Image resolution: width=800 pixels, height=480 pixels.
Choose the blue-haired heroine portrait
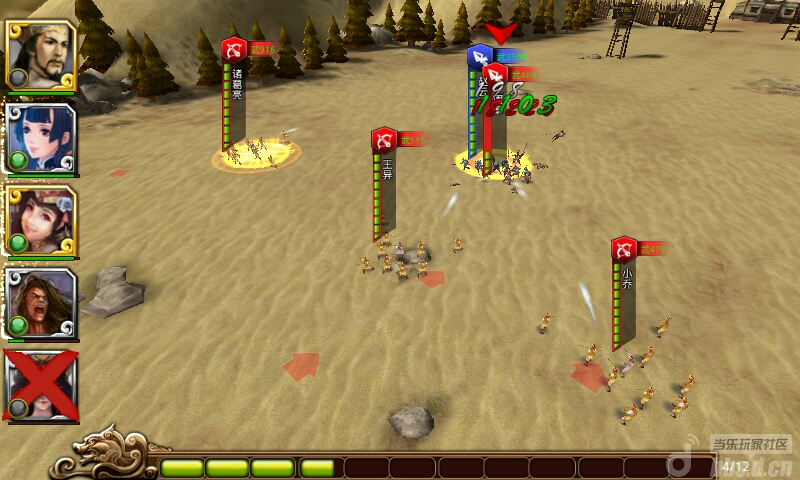(x=41, y=139)
